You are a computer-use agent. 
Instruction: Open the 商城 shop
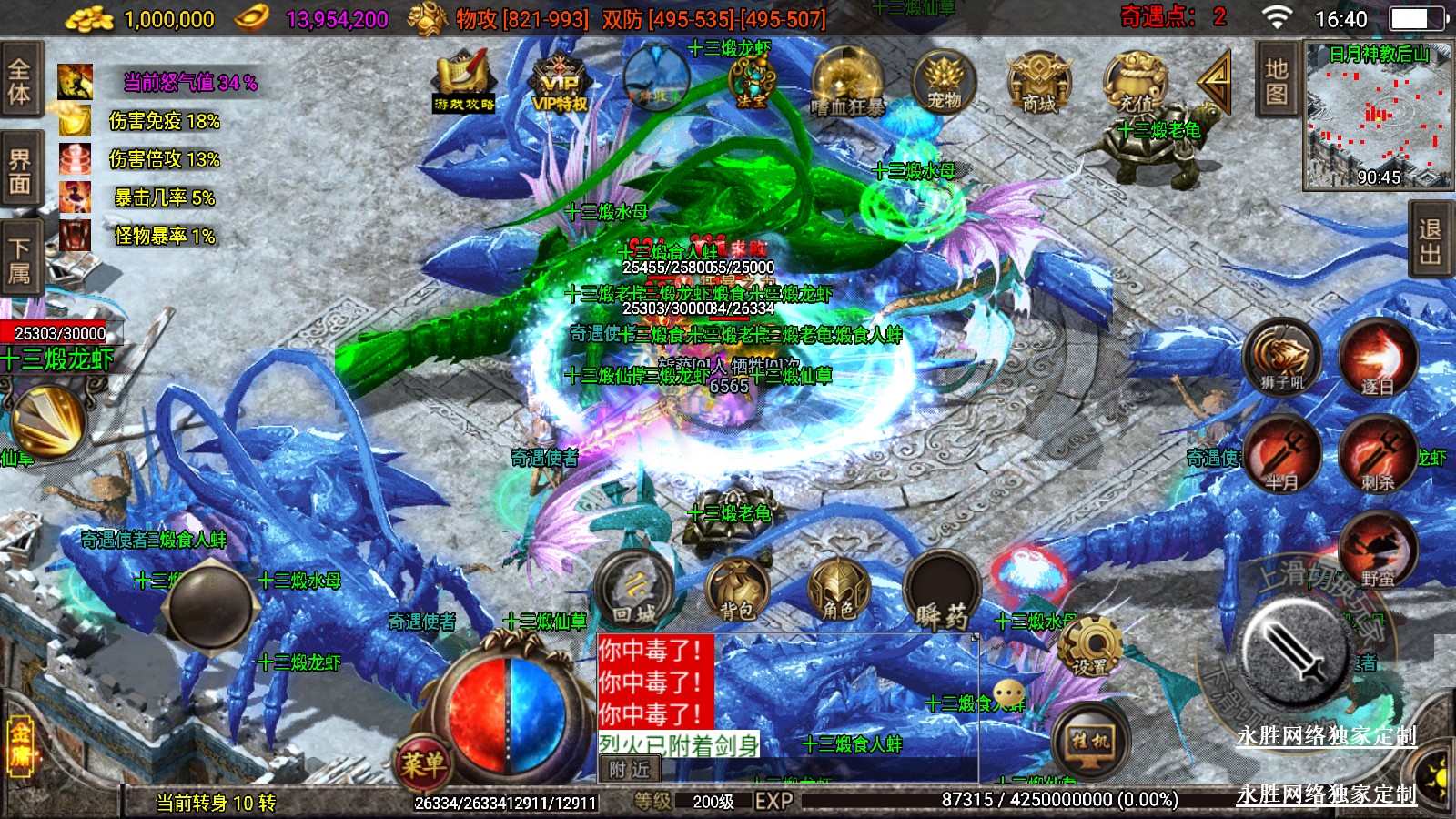[x=1038, y=82]
